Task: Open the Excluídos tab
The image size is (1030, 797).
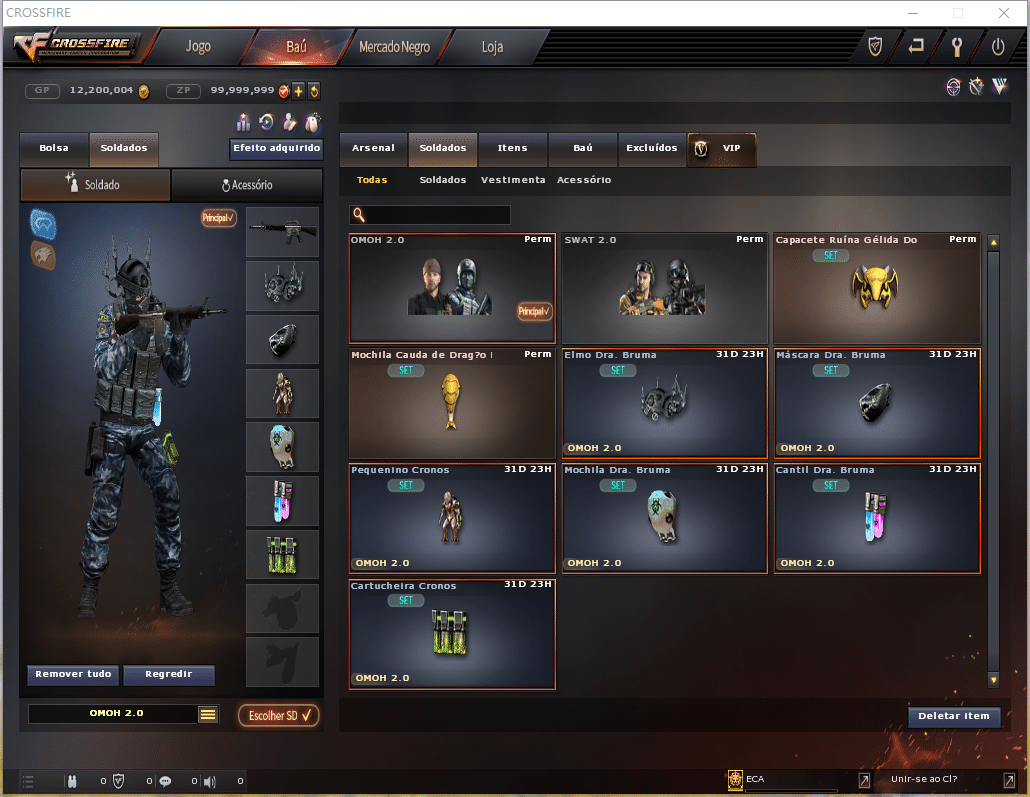Action: tap(652, 148)
